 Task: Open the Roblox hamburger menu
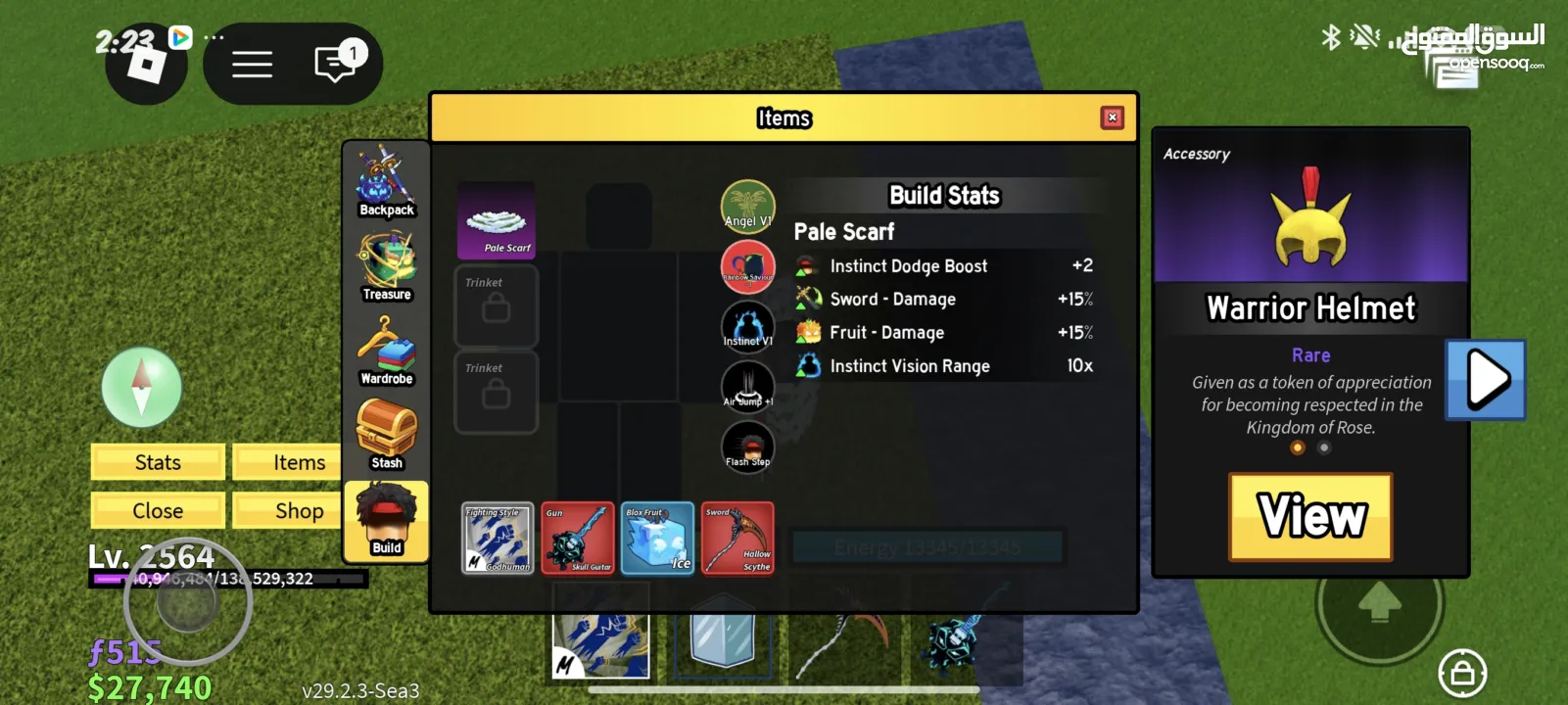point(252,65)
